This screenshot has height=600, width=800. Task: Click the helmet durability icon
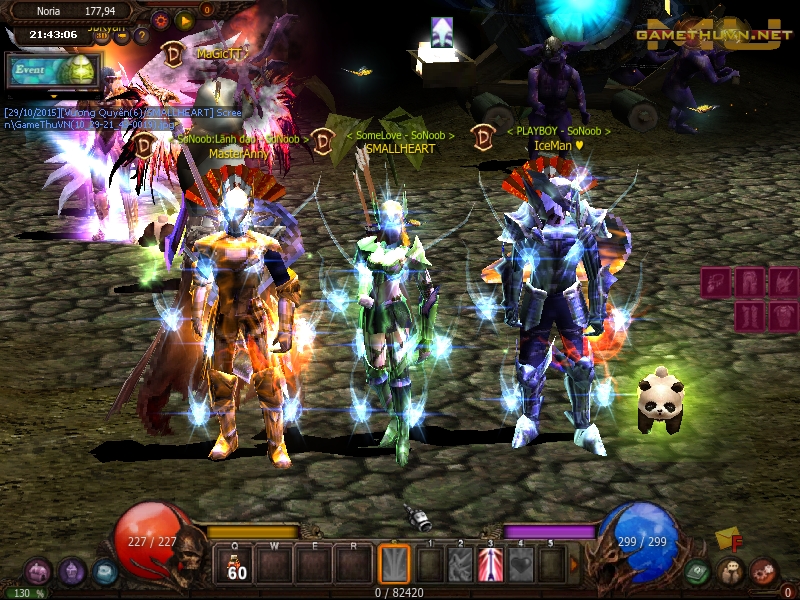783,283
